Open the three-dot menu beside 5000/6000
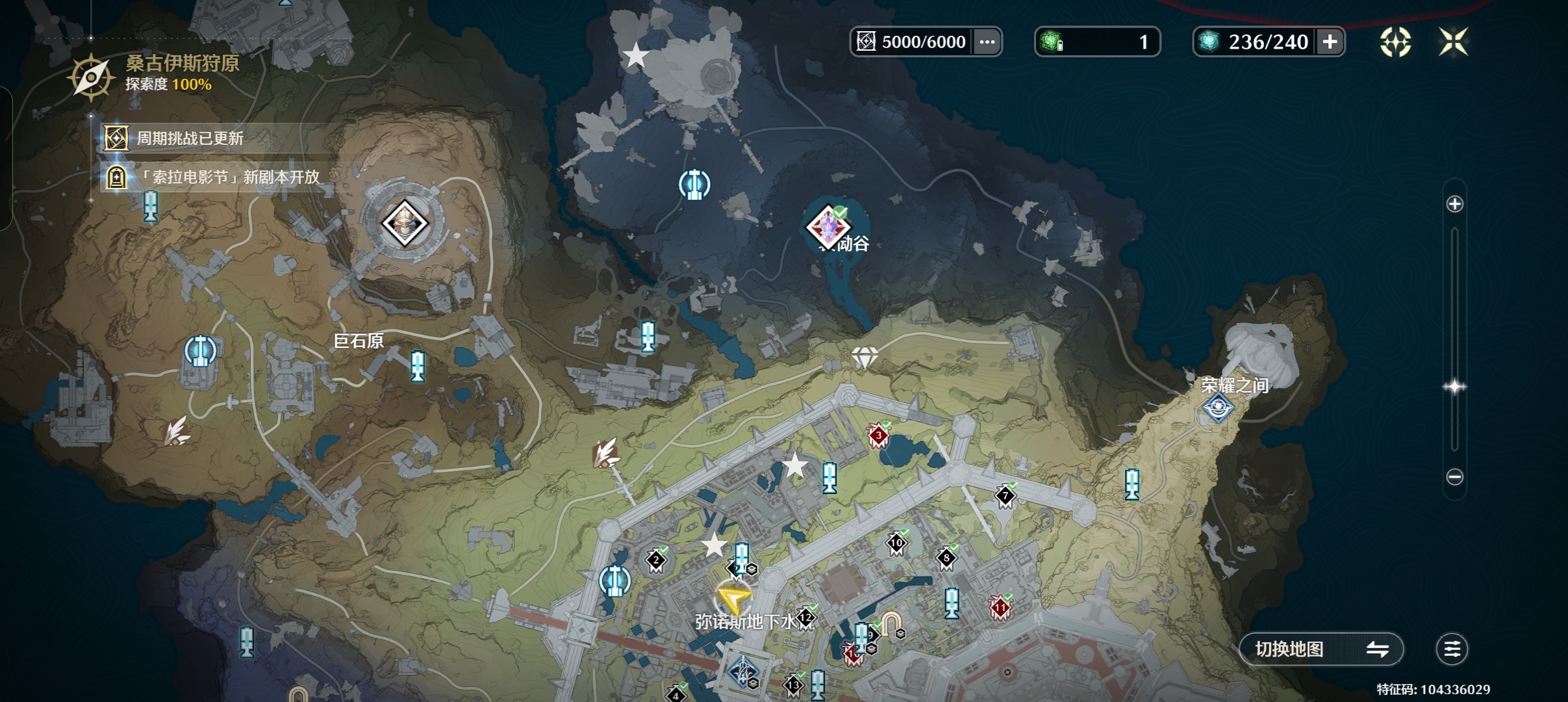Screen dimensions: 1568x702 [x=987, y=42]
